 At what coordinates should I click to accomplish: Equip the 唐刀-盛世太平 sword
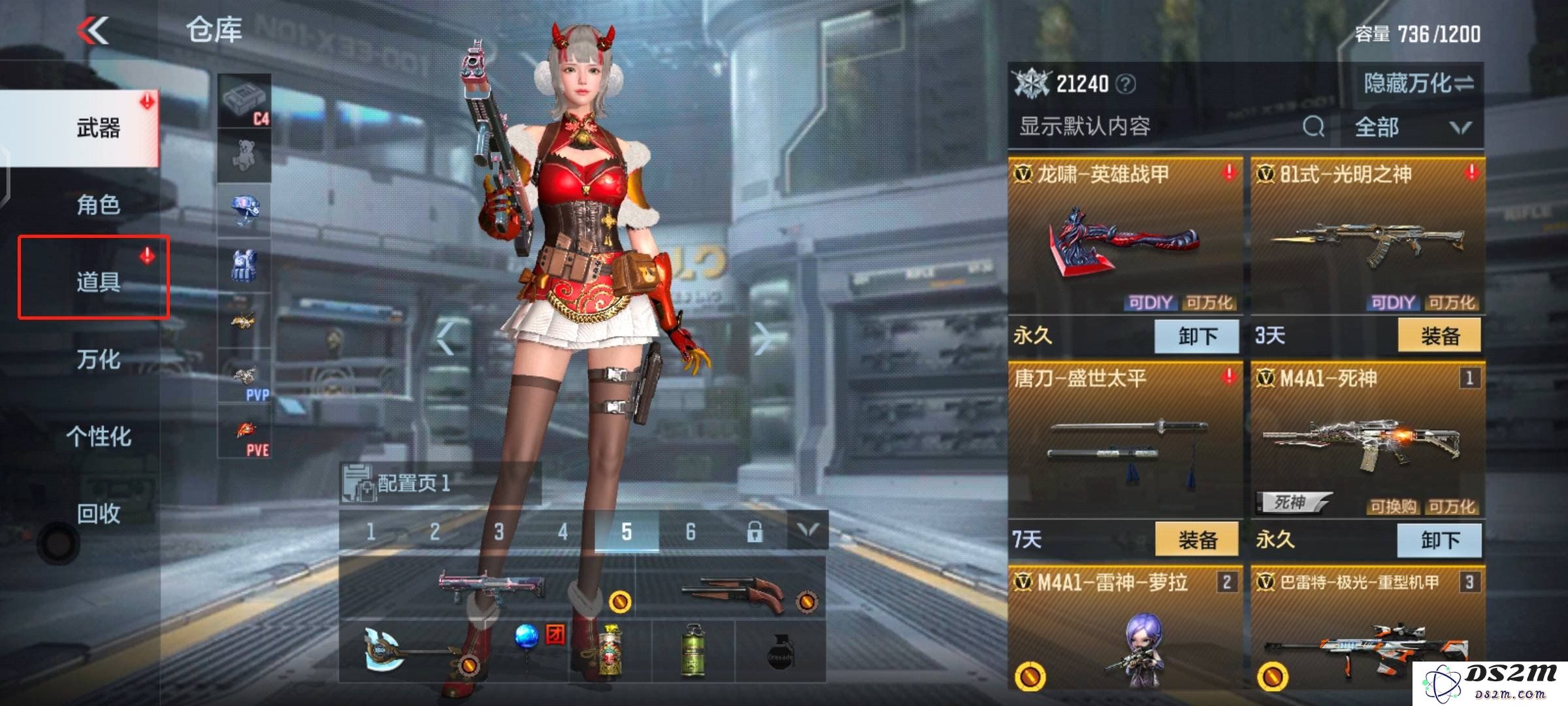tap(1197, 540)
